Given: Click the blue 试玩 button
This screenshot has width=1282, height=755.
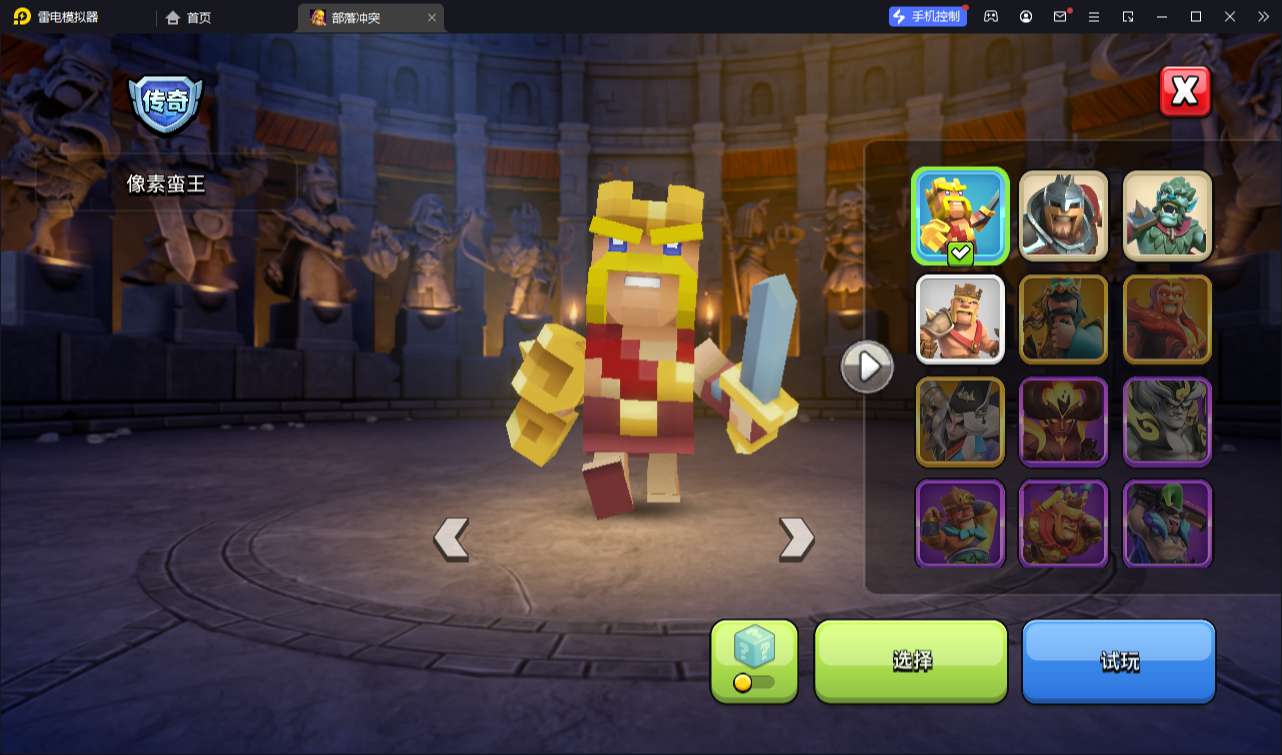Looking at the screenshot, I should (1118, 661).
